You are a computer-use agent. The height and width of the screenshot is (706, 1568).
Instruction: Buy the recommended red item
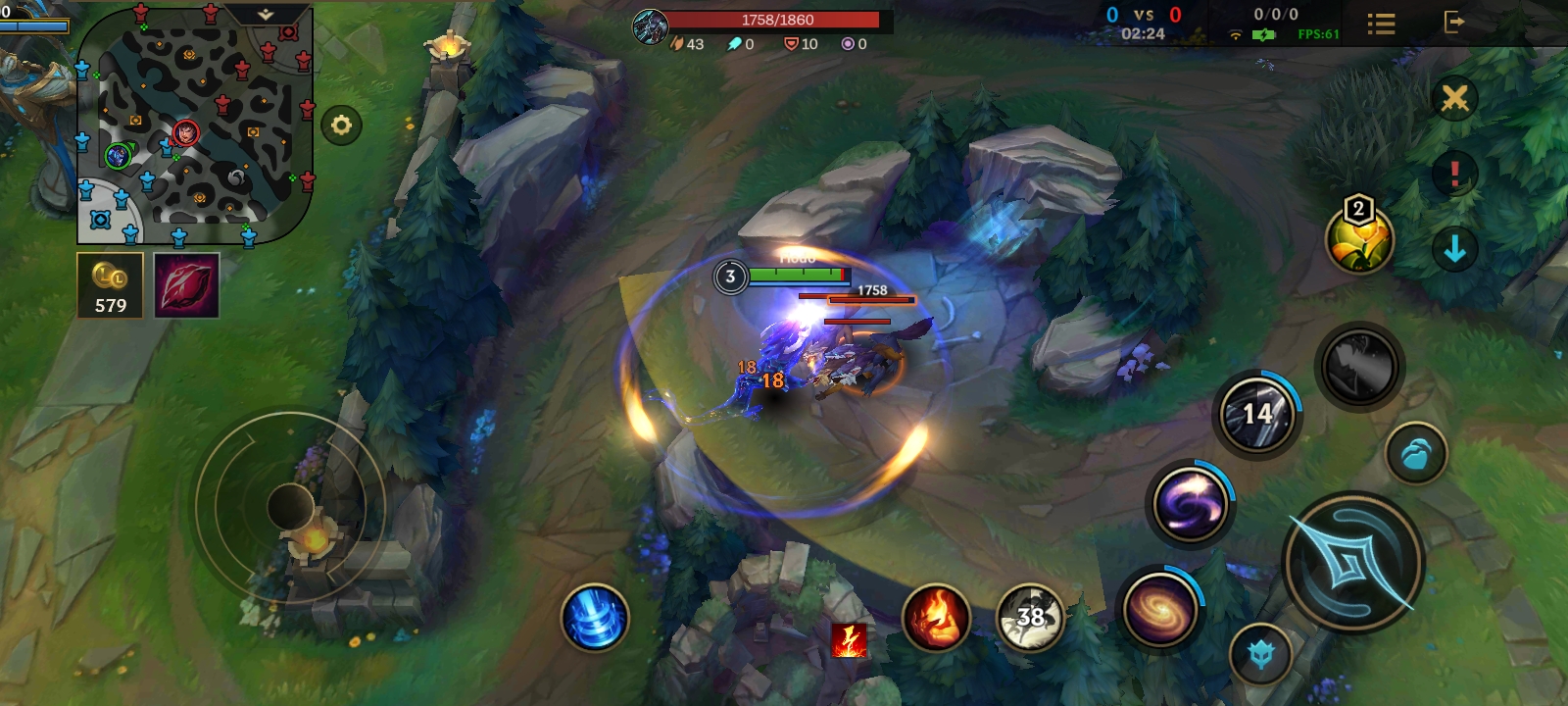pyautogui.click(x=186, y=285)
